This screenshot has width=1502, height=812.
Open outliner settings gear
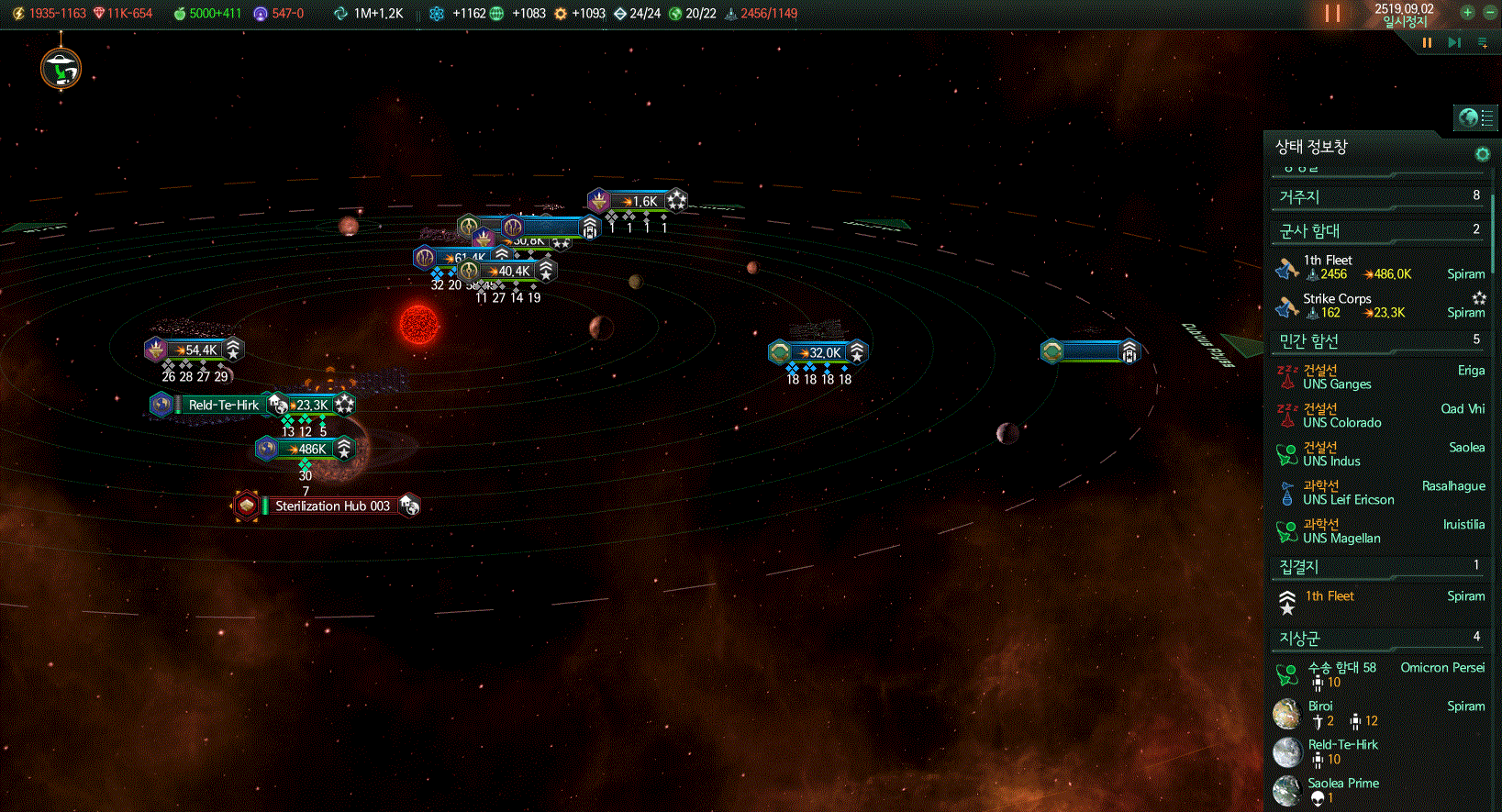(x=1482, y=154)
